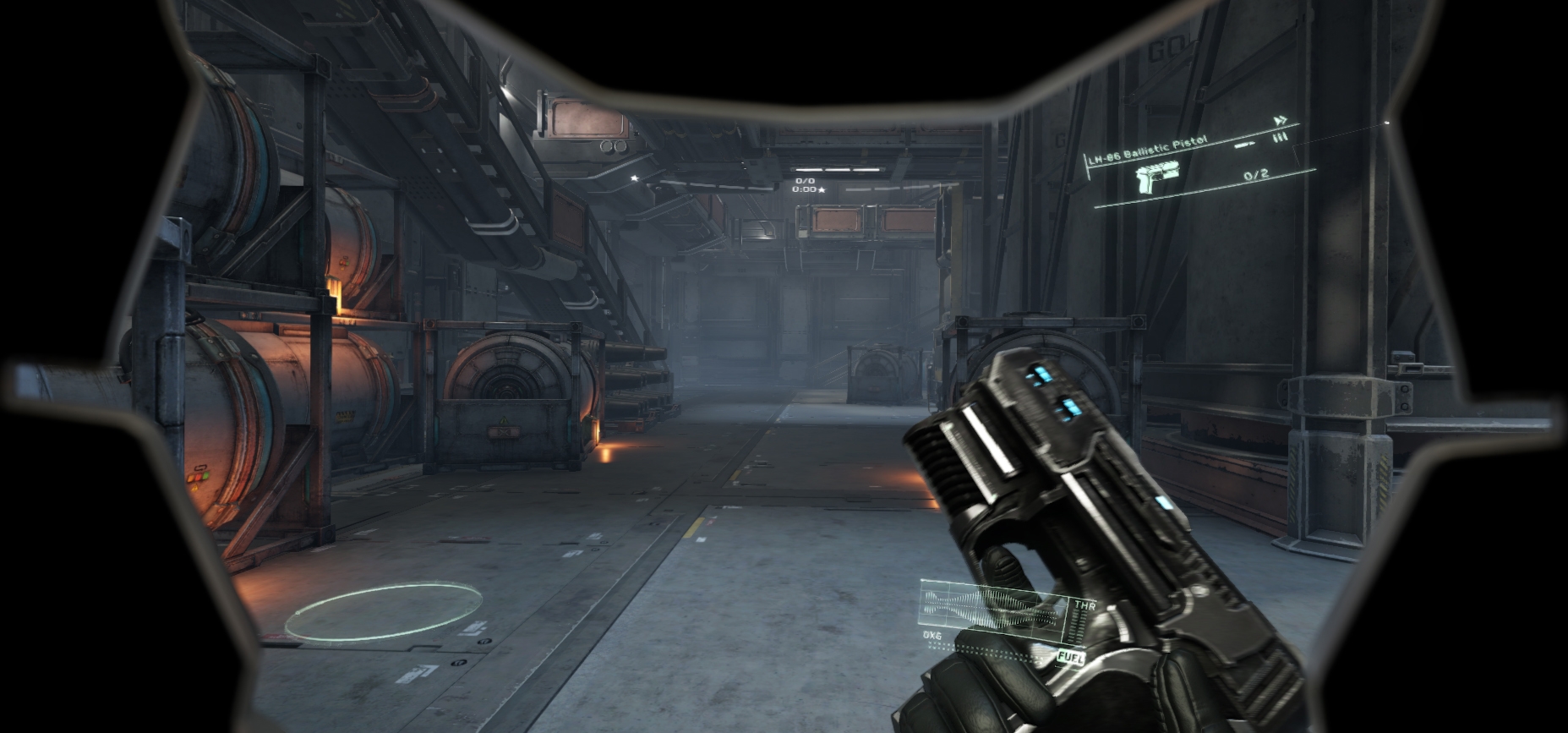The height and width of the screenshot is (733, 1568).
Task: Select the OXG oxygen indicator label
Action: point(933,635)
